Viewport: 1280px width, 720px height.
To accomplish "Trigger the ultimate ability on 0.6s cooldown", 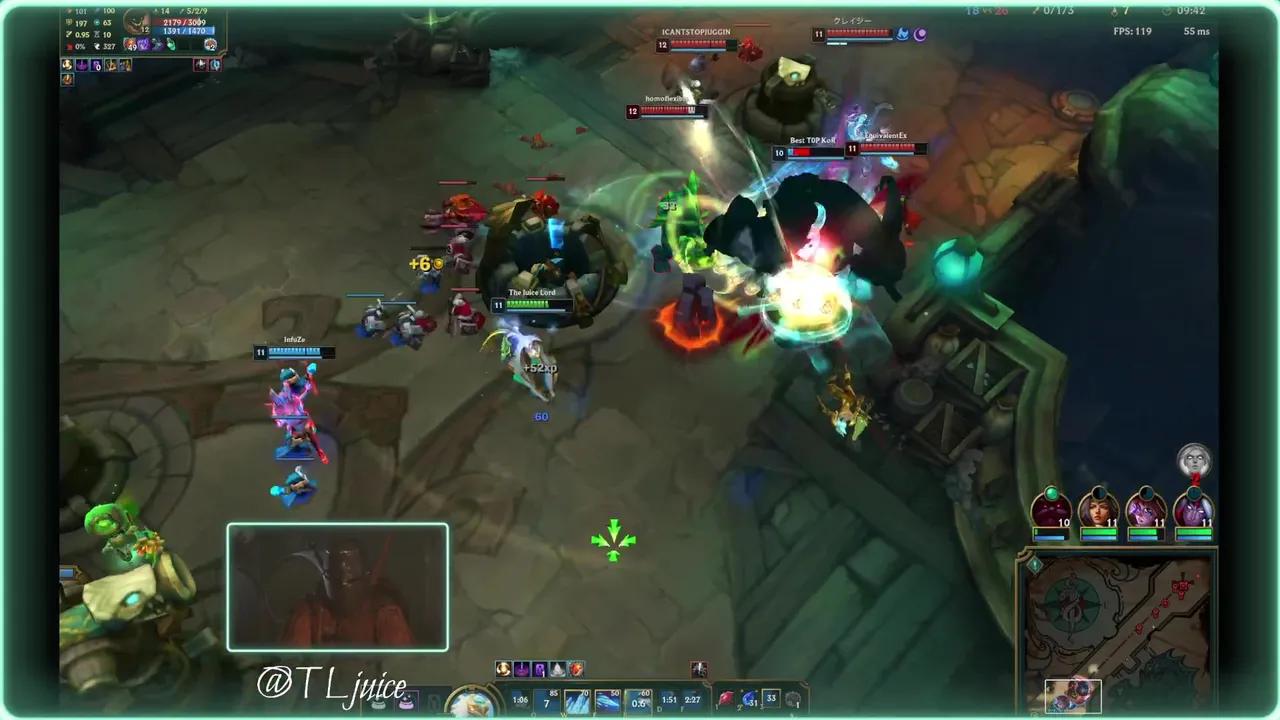I will 638,700.
